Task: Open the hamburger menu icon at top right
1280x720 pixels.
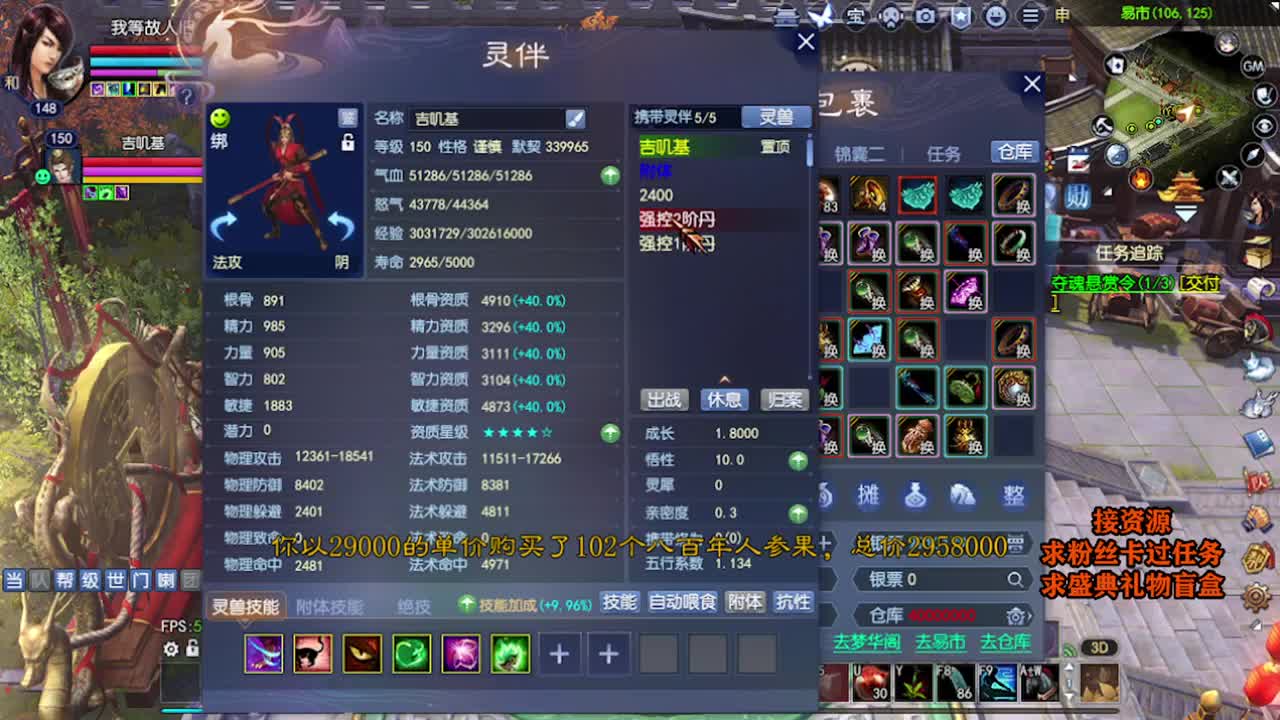Action: point(1029,17)
